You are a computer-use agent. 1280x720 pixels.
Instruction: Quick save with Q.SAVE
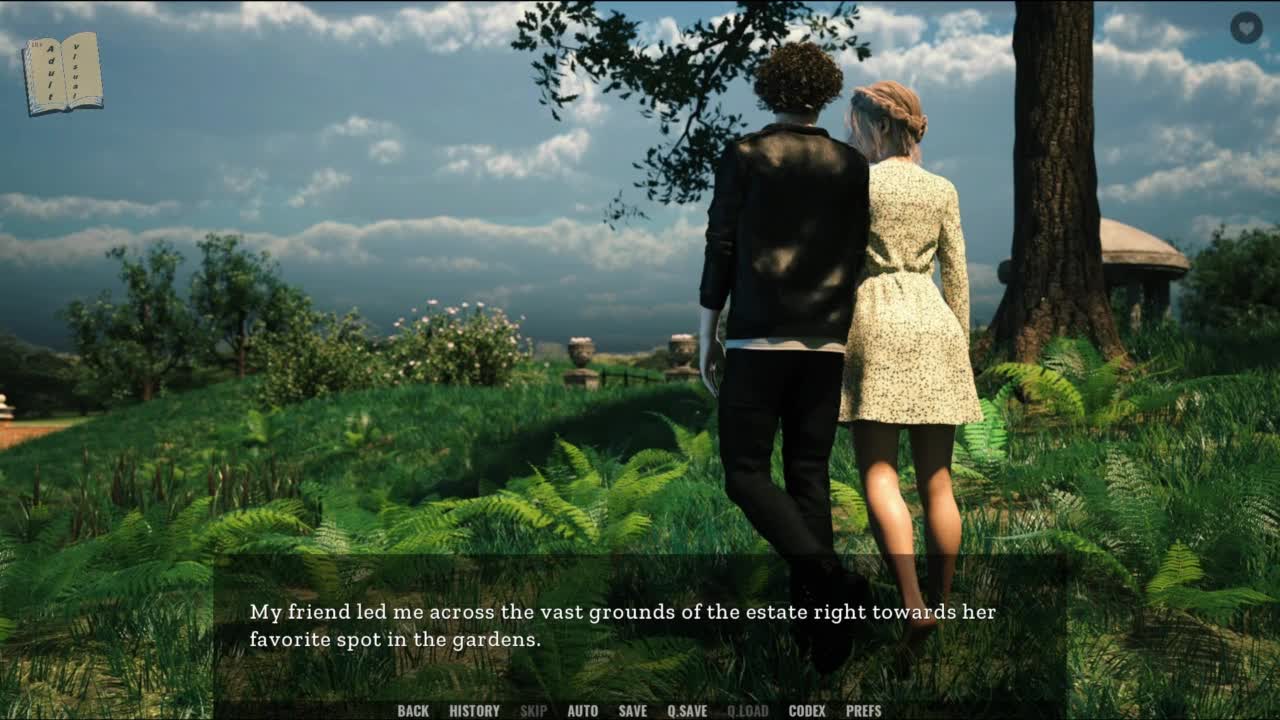click(x=687, y=711)
